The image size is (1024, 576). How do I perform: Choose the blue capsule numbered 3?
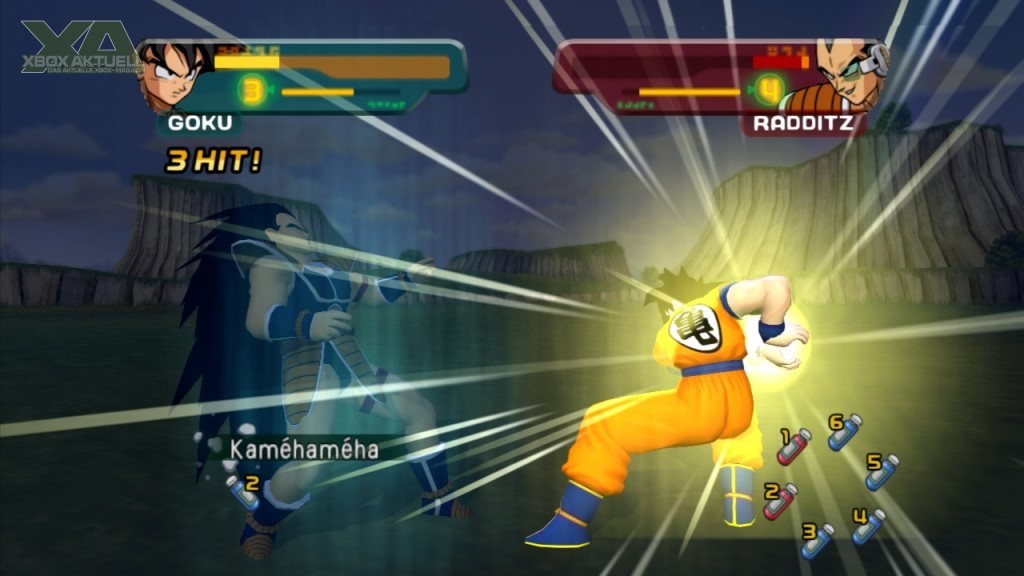818,540
